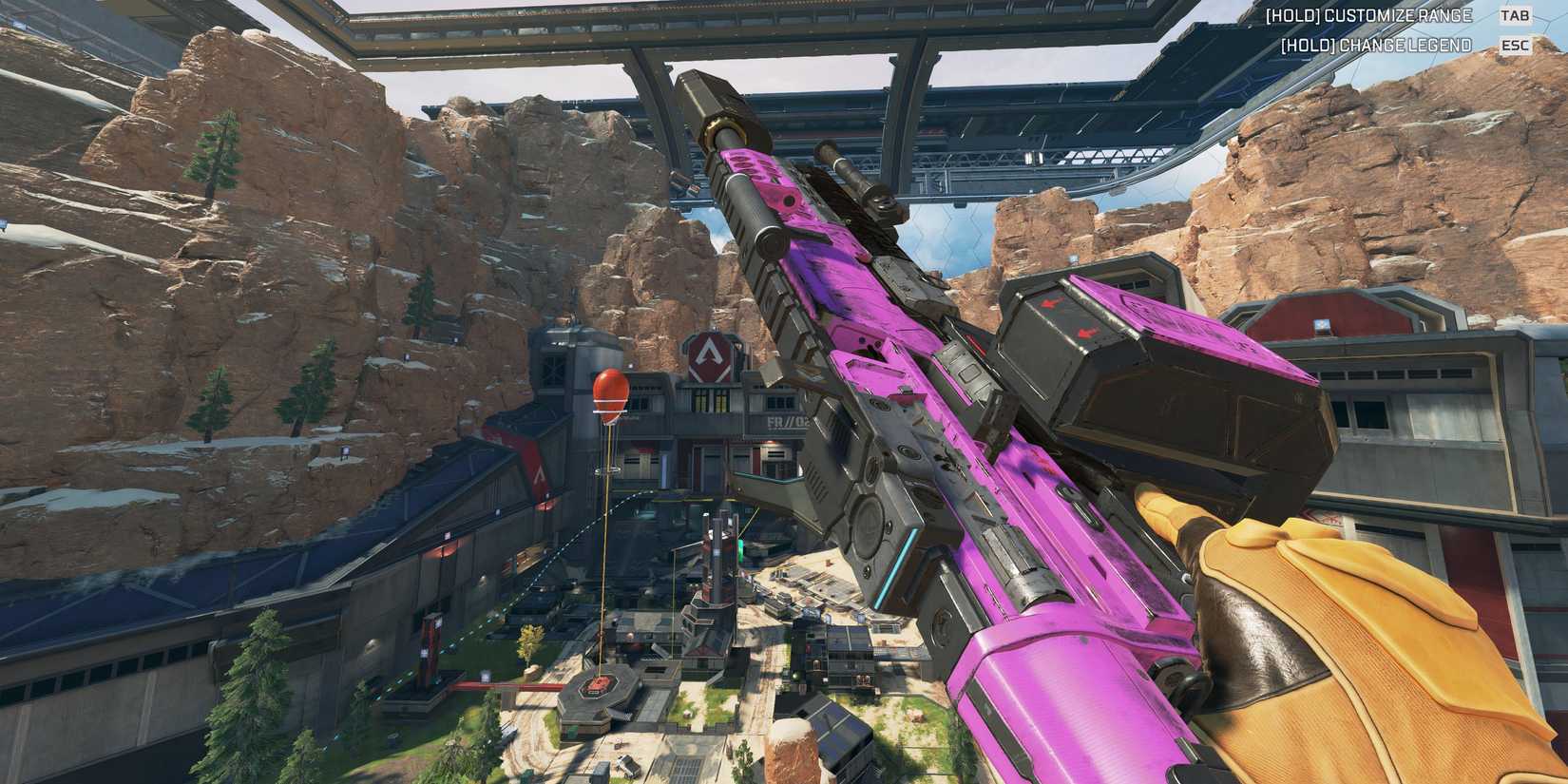Screen dimensions: 1568x784
Task: Click the pine tree on the rocky cliff
Action: [219, 152]
